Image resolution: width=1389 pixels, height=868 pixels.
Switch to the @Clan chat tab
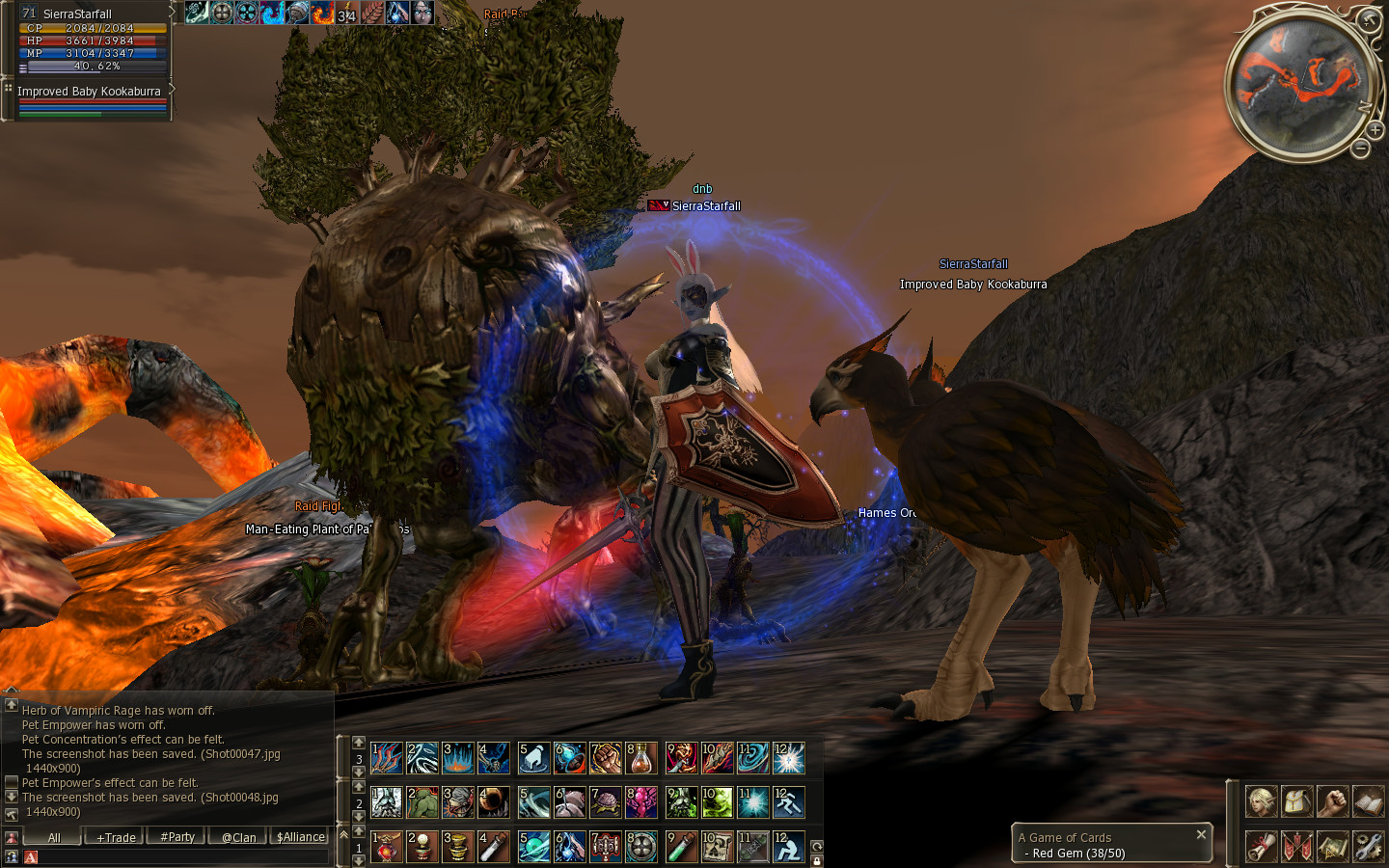pos(238,837)
